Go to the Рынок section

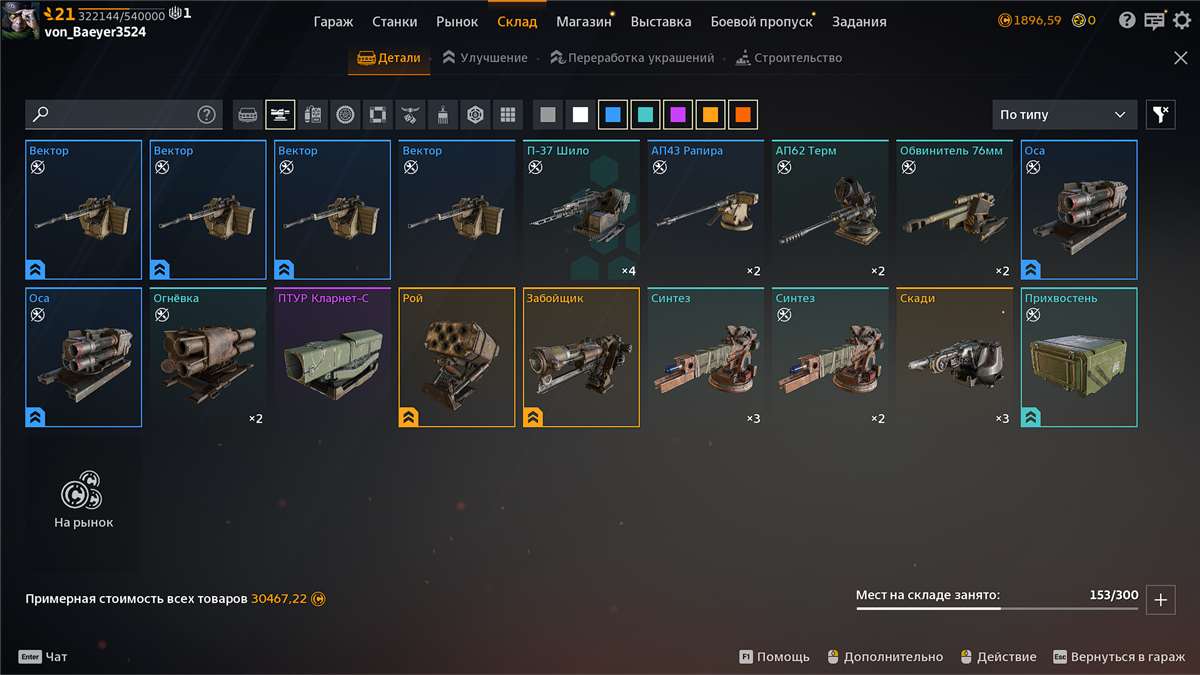click(x=457, y=21)
